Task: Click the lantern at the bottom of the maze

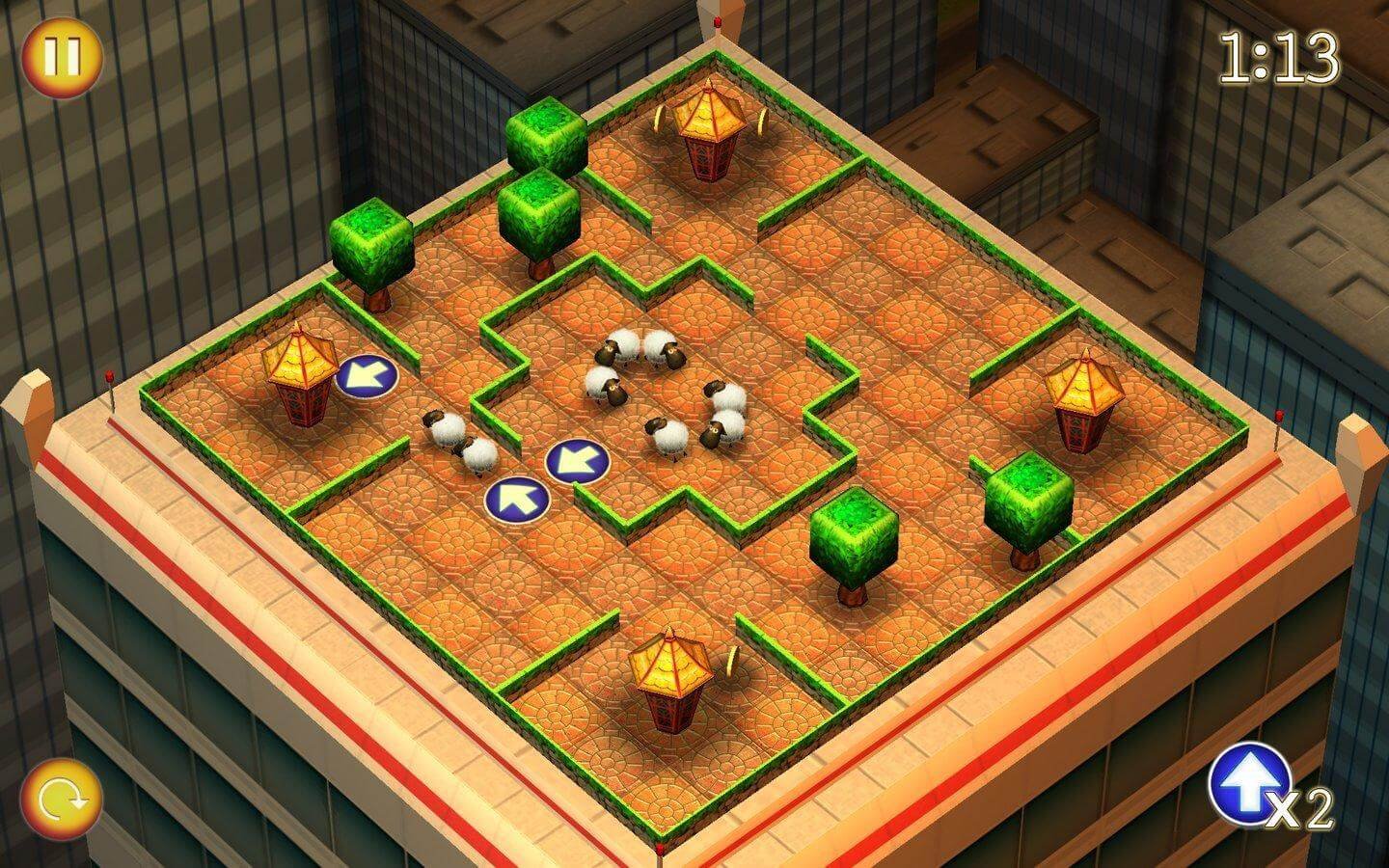Action: click(672, 675)
